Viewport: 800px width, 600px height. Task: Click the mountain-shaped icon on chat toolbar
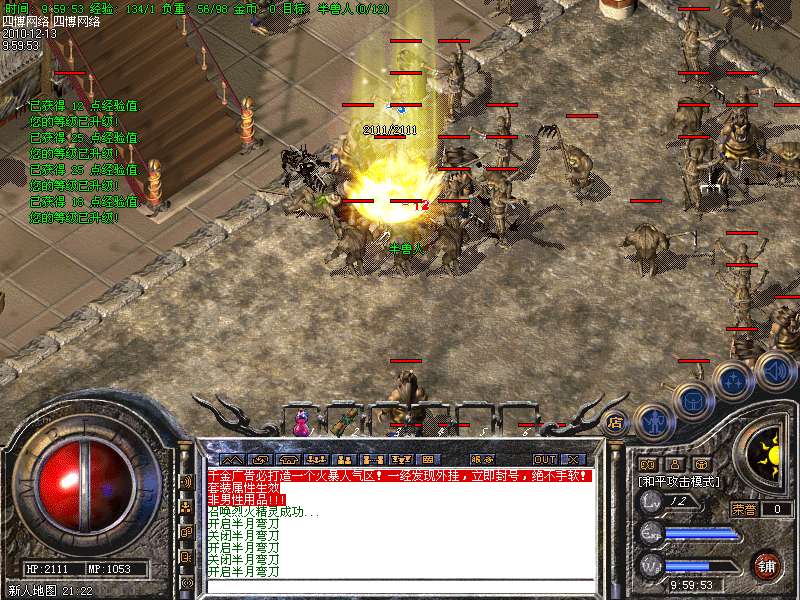tap(231, 460)
